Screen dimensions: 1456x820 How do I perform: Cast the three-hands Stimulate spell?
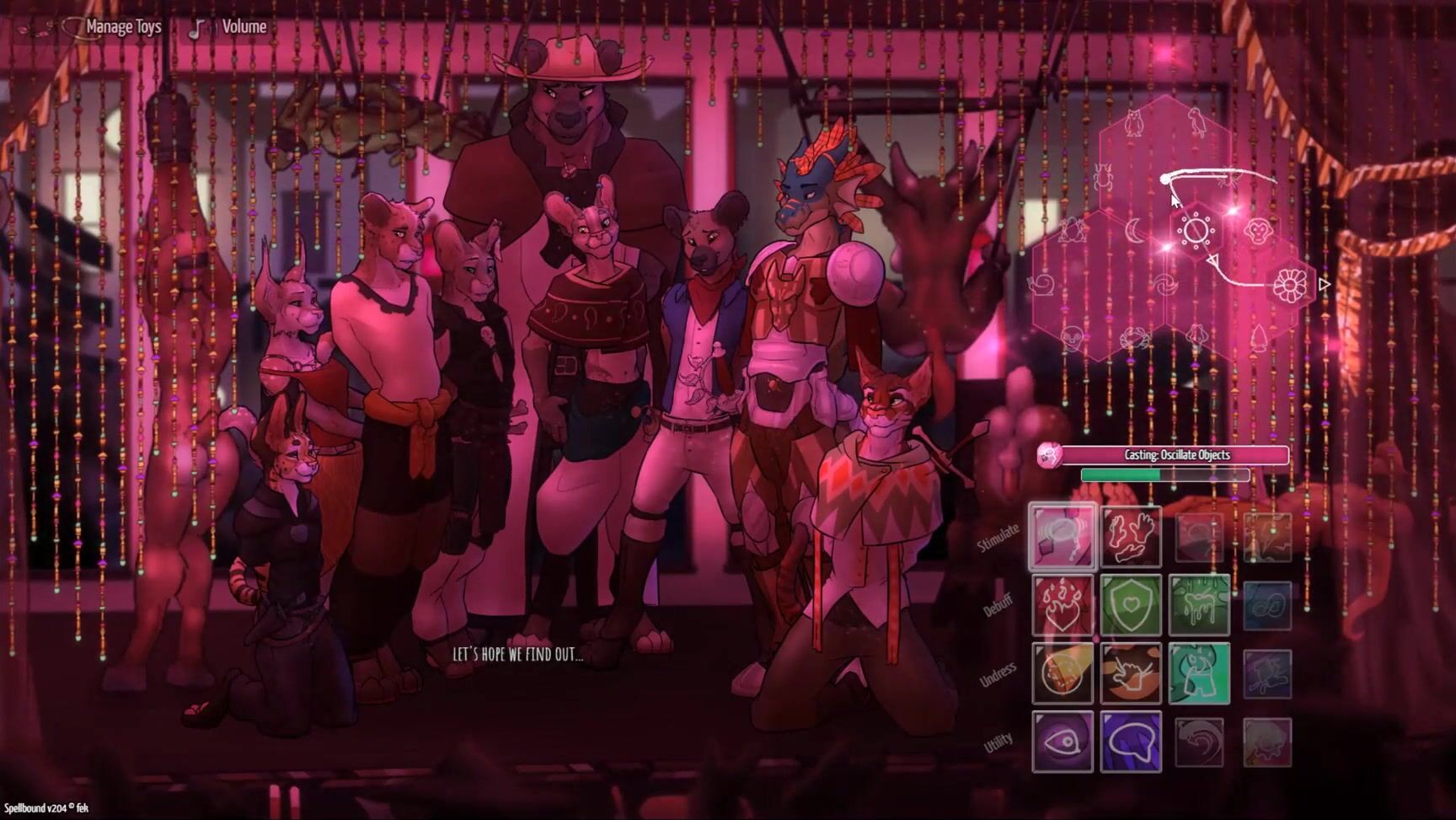1131,537
